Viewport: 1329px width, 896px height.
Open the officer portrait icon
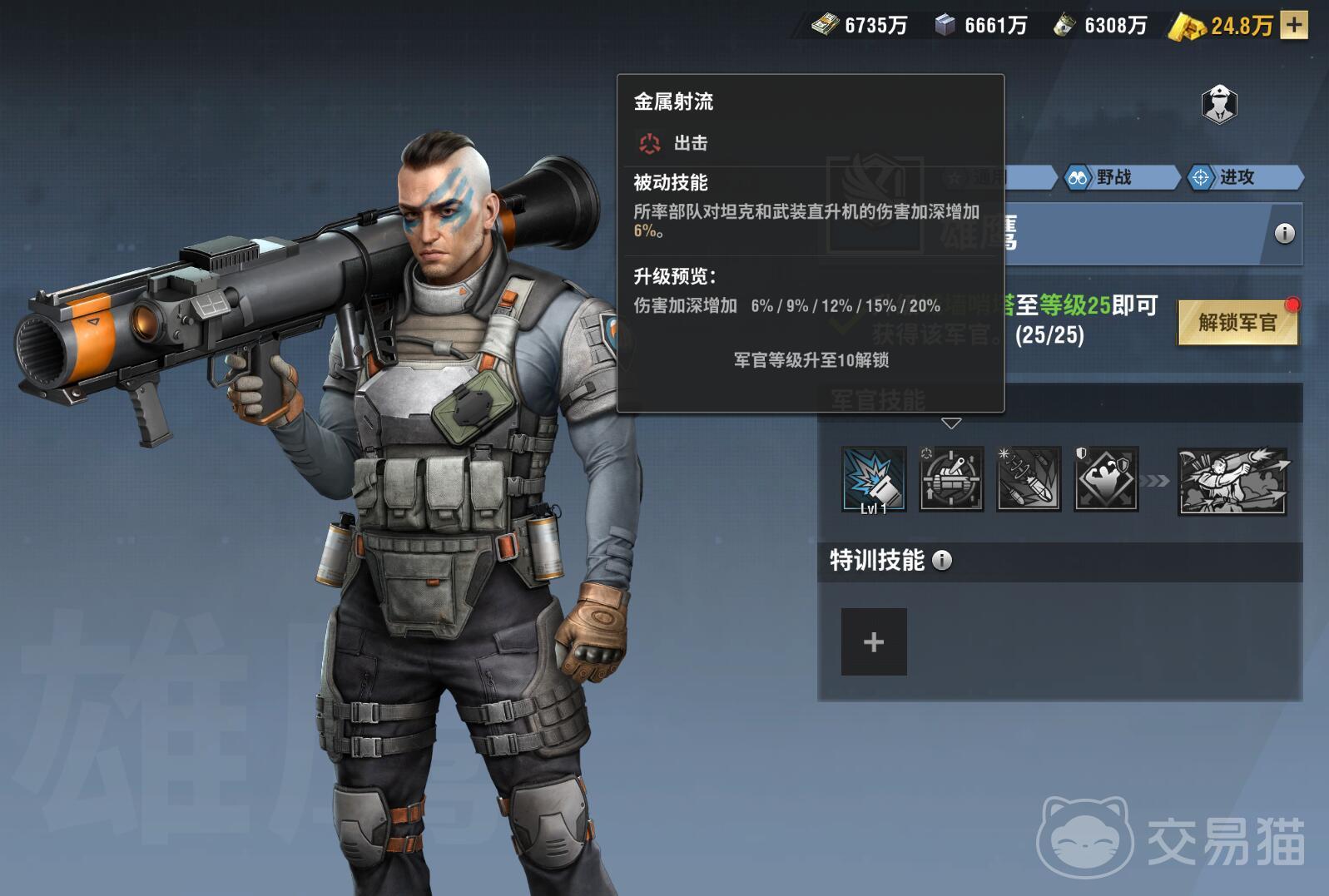point(1219,105)
